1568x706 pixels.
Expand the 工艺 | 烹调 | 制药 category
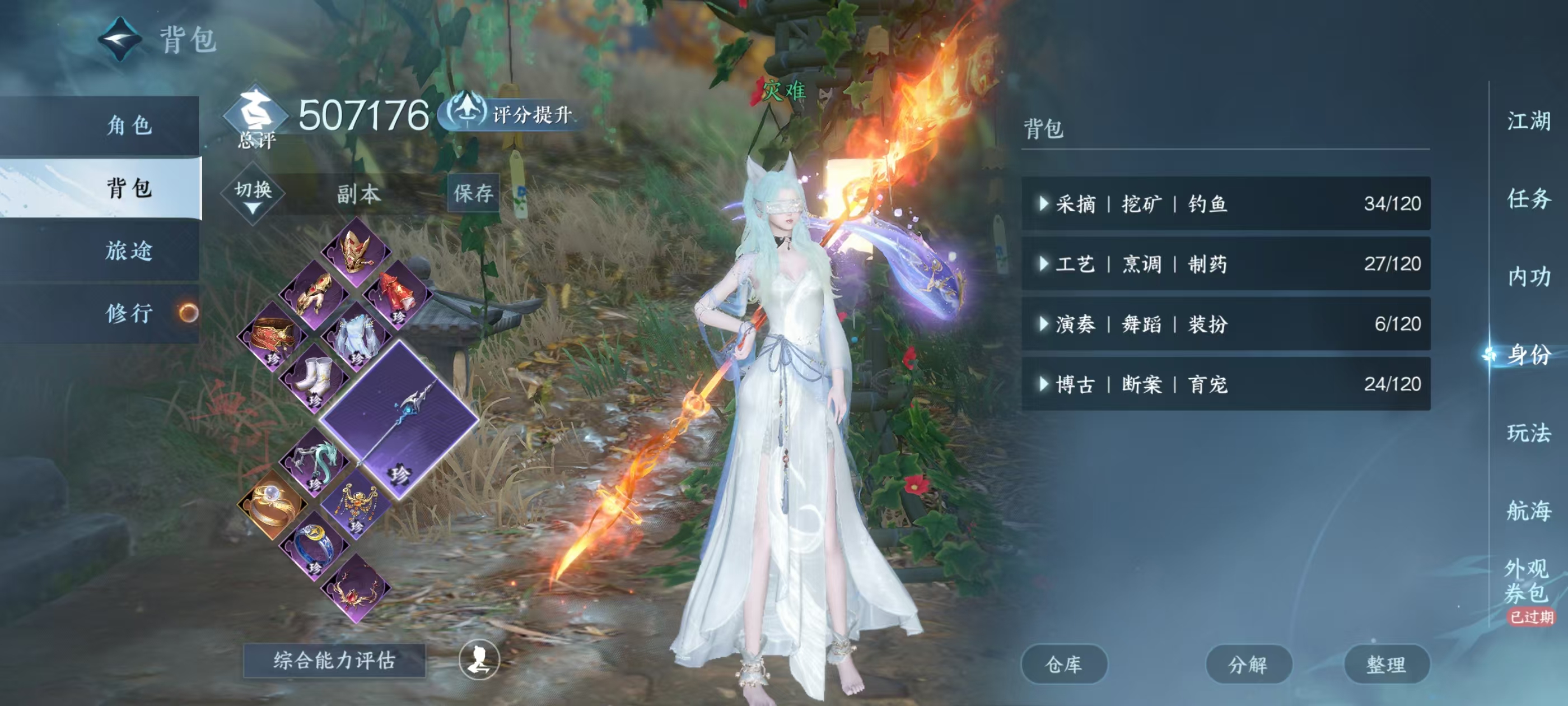[1225, 264]
